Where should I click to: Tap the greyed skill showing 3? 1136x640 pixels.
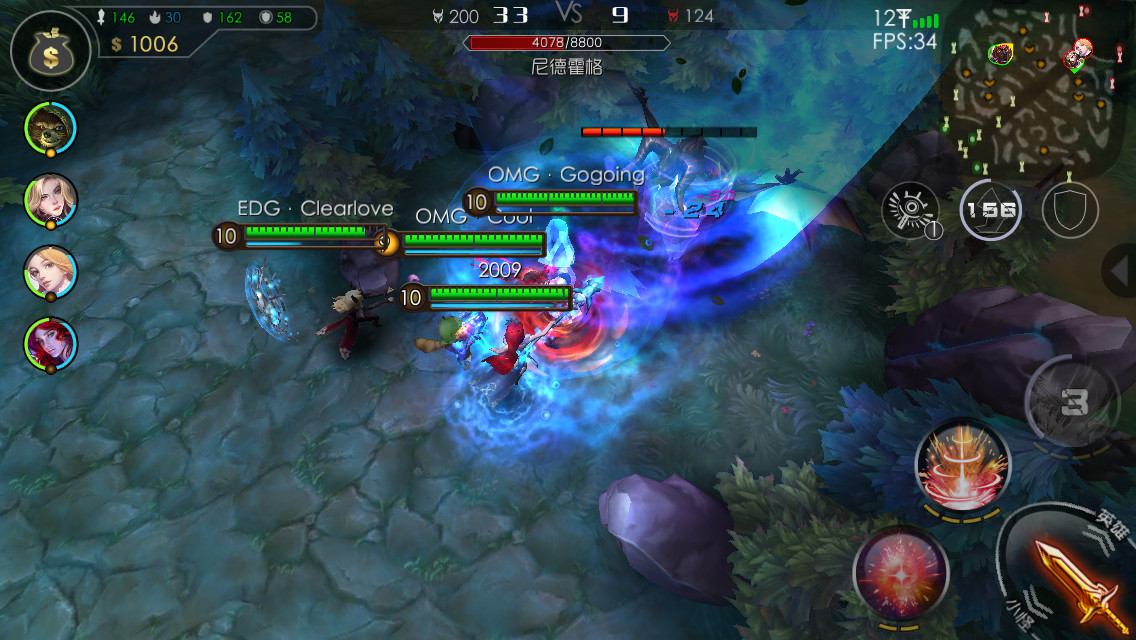(x=1074, y=402)
